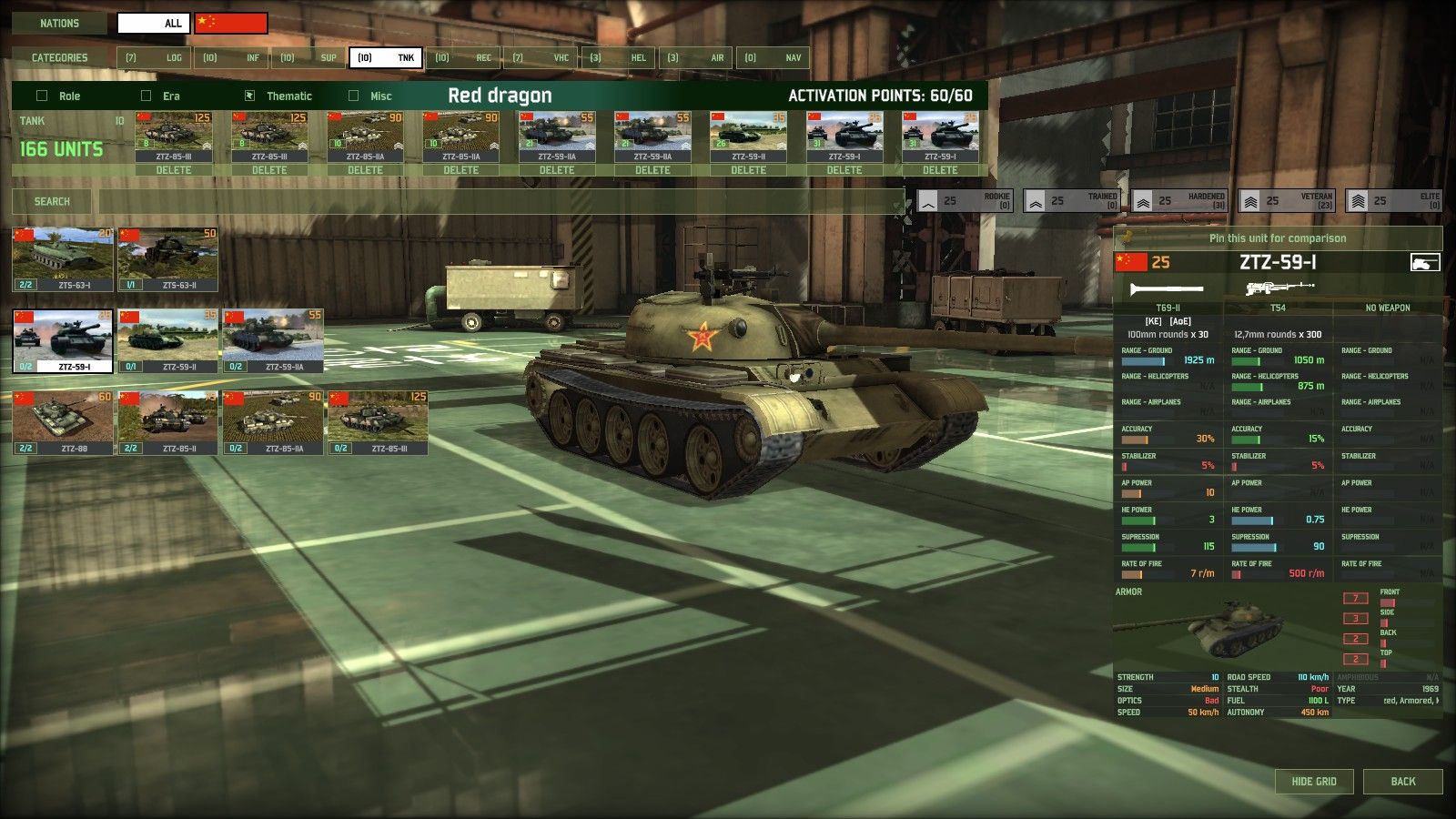Select the Veteran experience level
The image size is (1456, 819).
coord(1291,200)
